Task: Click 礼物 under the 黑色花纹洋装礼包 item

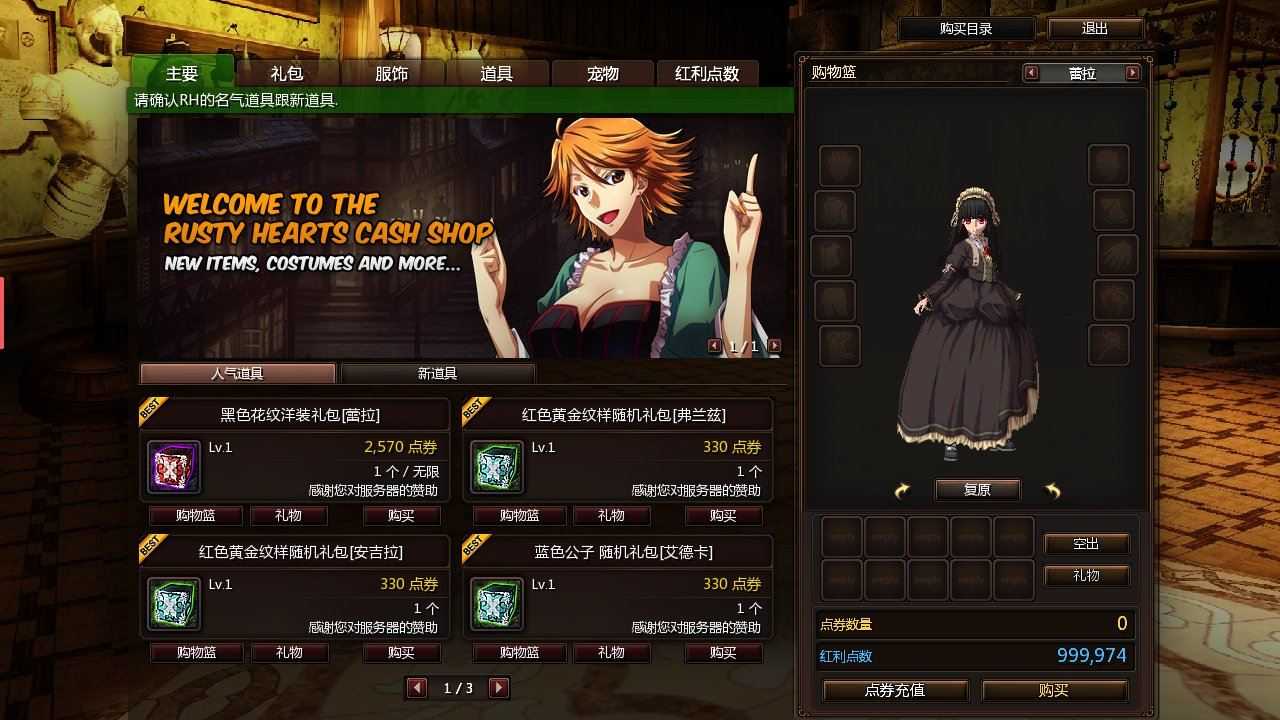Action: pyautogui.click(x=289, y=516)
